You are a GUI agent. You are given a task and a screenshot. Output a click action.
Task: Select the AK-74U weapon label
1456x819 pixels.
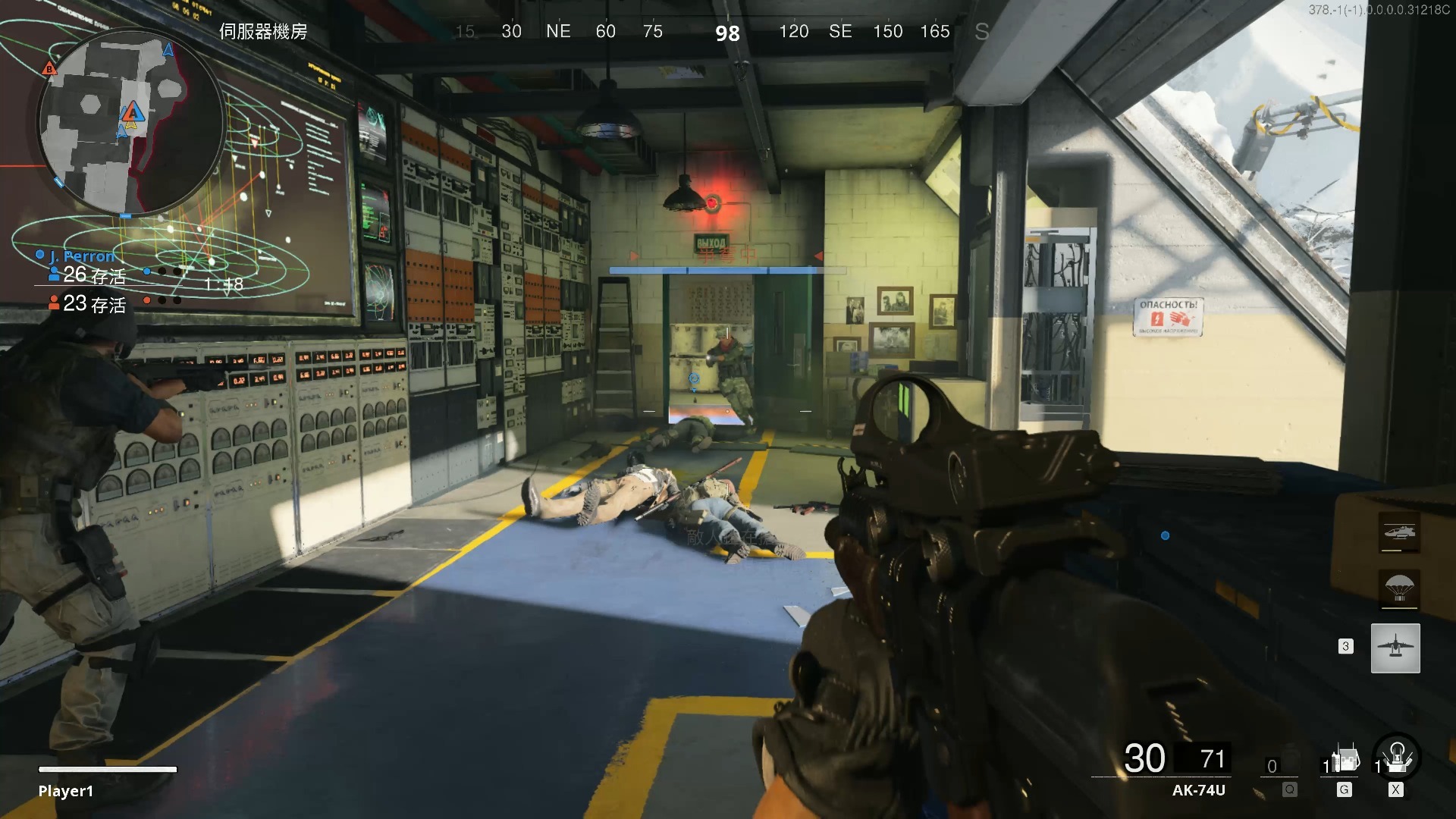pos(1198,790)
